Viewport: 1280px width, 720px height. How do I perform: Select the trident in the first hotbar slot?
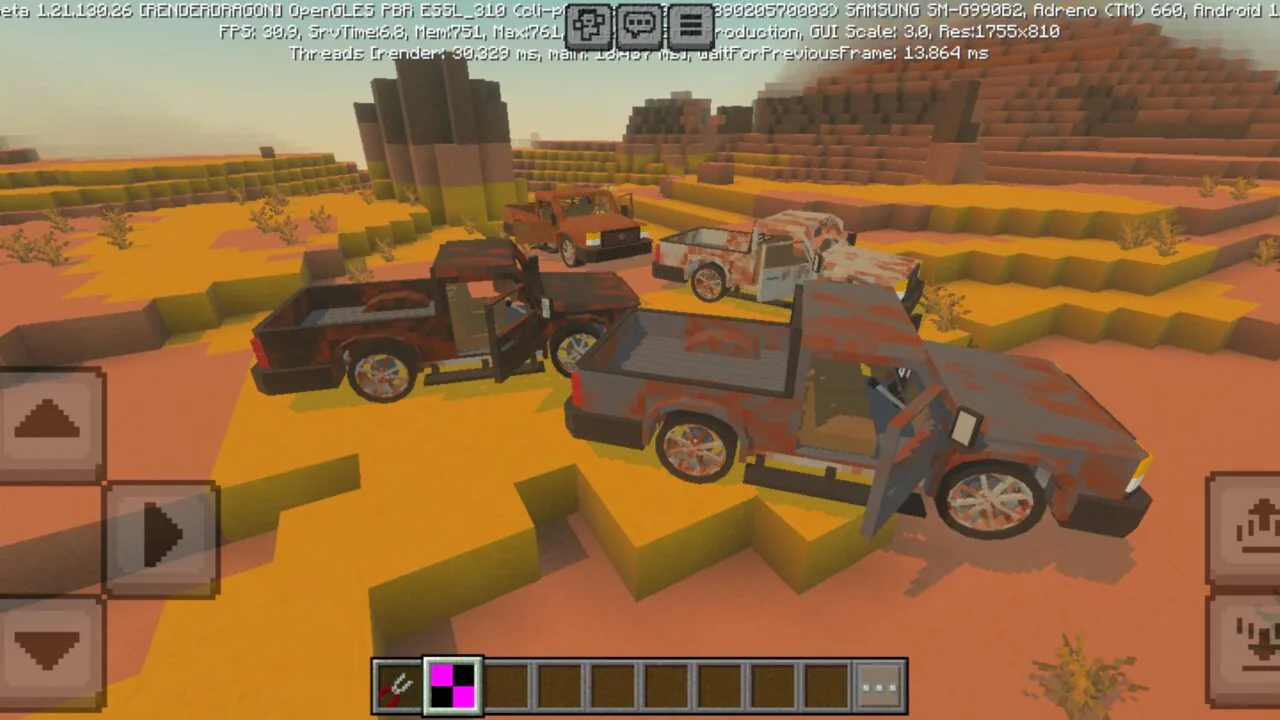pyautogui.click(x=399, y=686)
